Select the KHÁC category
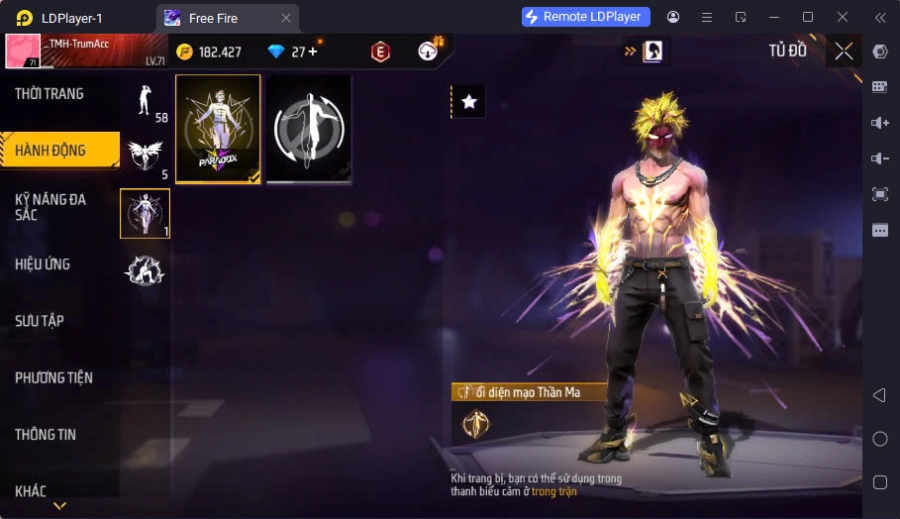Viewport: 900px width, 519px height. [x=30, y=491]
